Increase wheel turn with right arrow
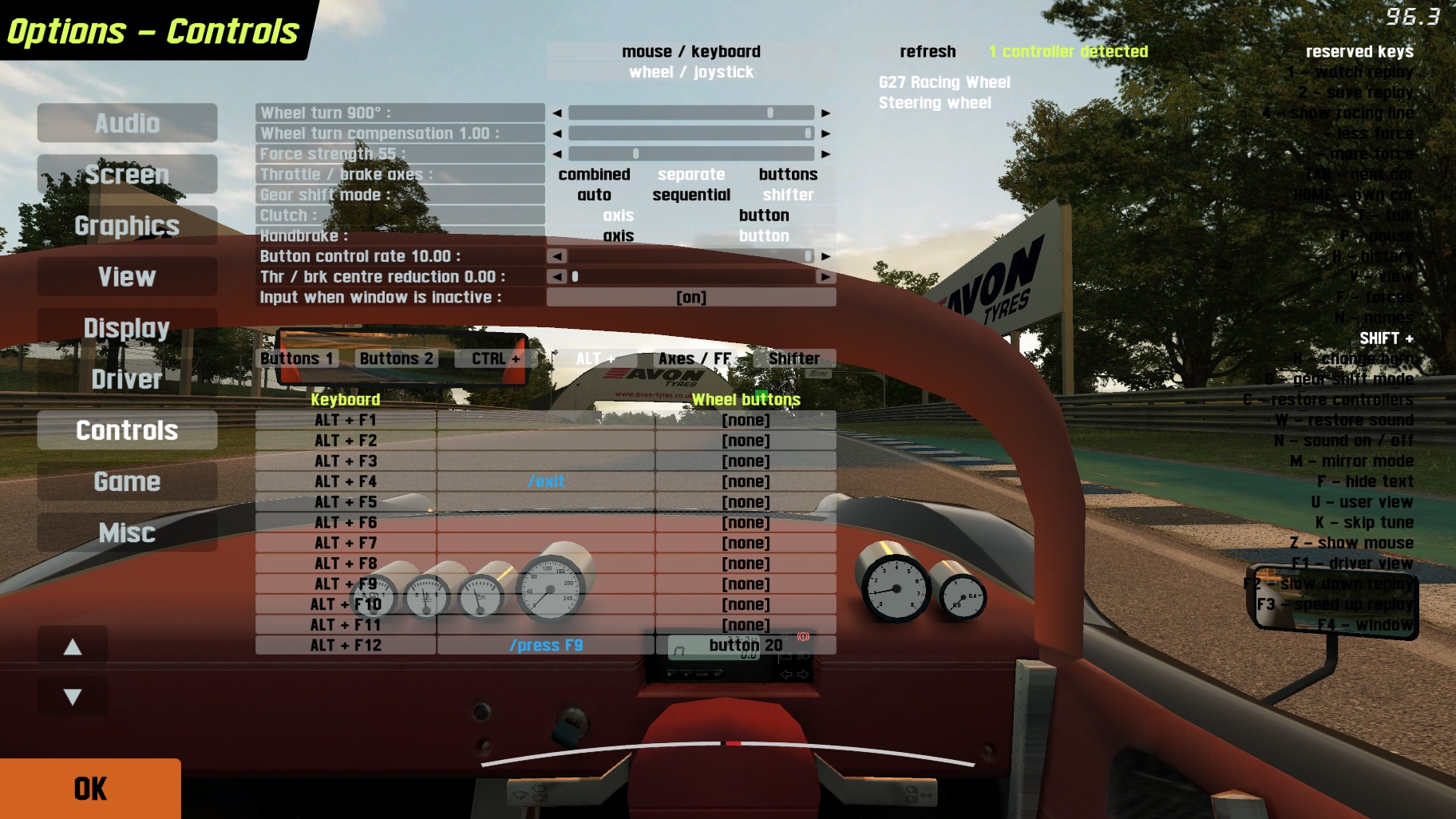 point(825,113)
